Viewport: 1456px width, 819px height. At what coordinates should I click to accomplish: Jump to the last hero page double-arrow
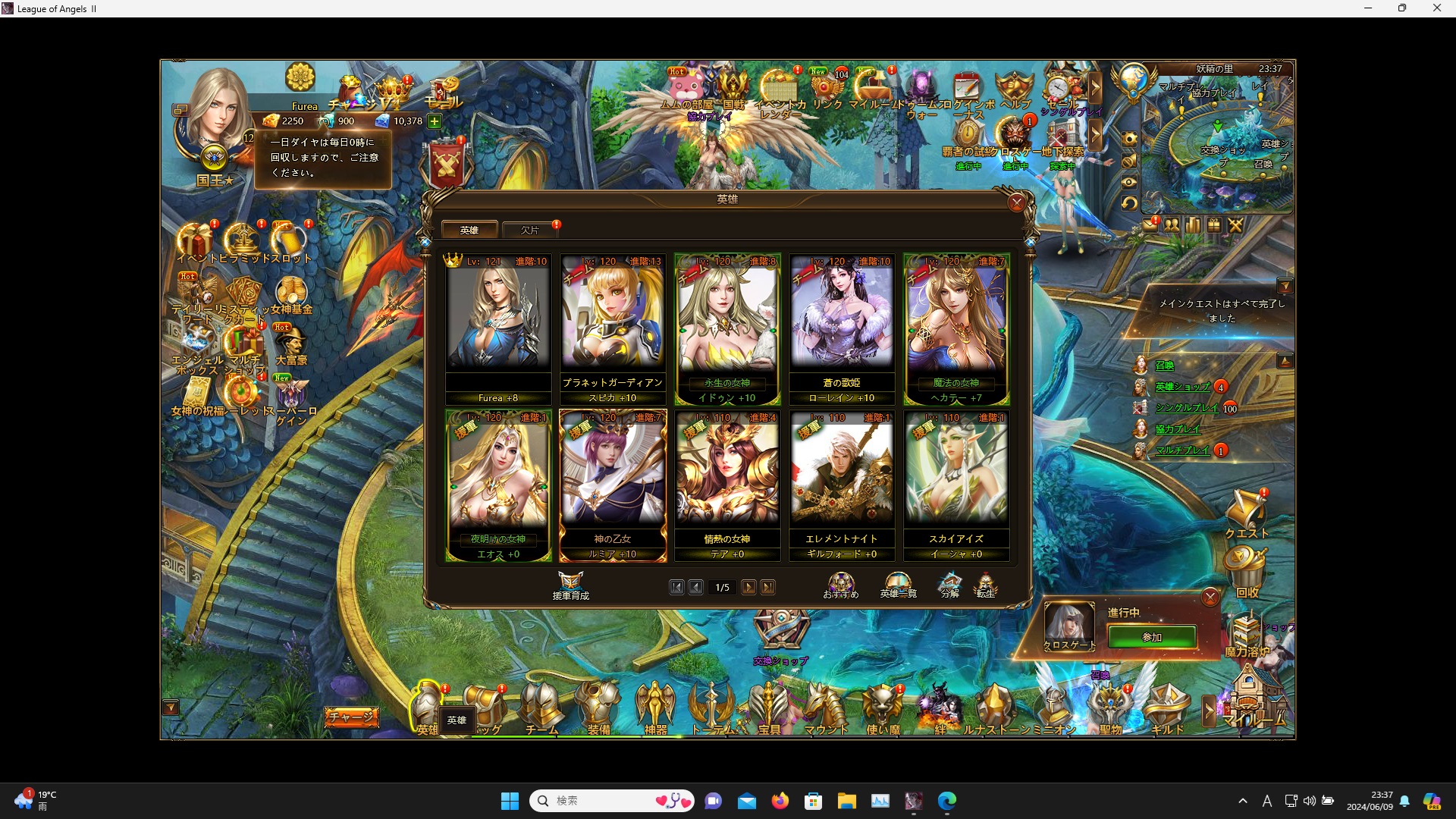coord(769,587)
